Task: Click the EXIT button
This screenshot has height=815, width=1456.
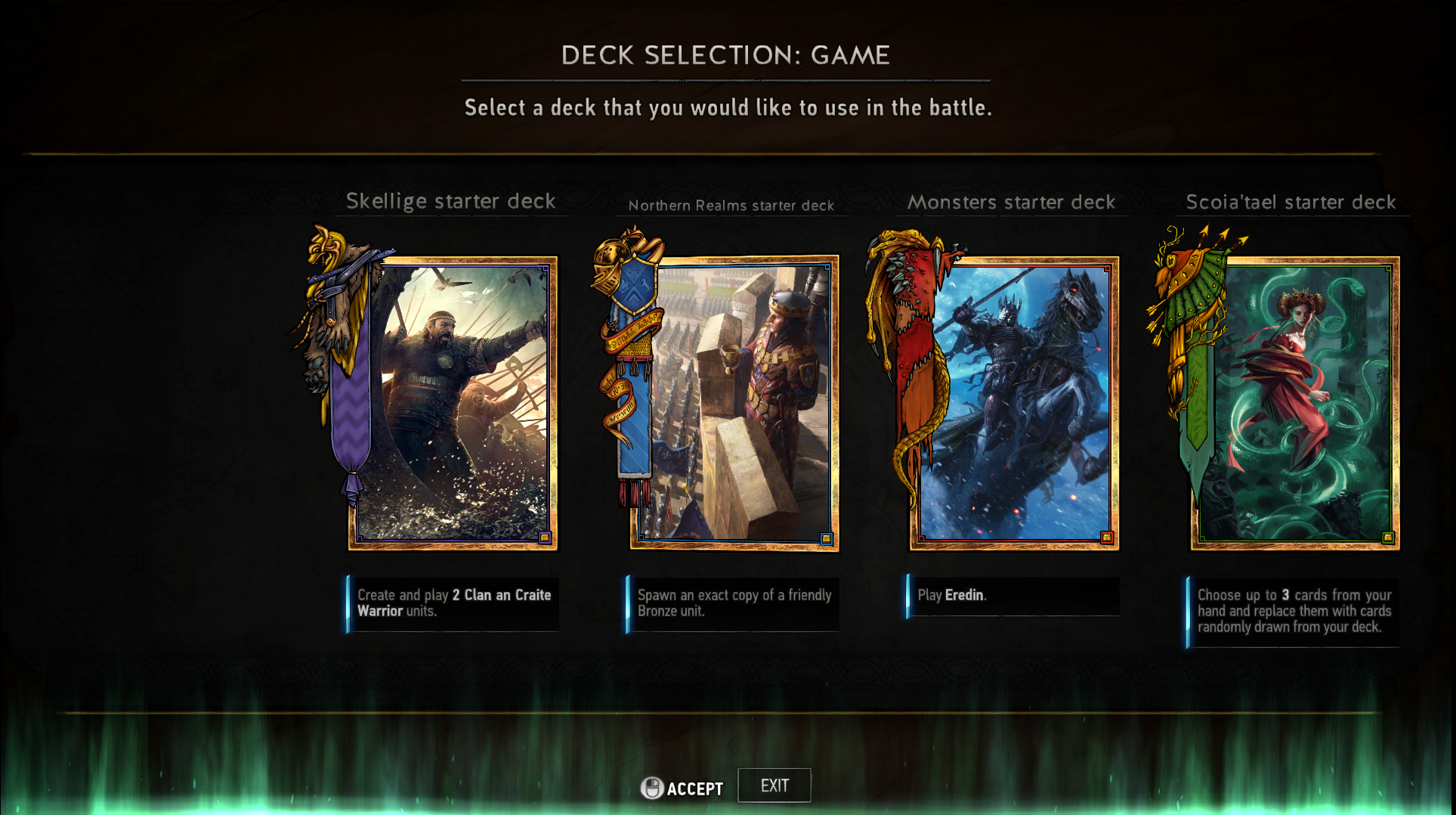Action: click(x=774, y=785)
